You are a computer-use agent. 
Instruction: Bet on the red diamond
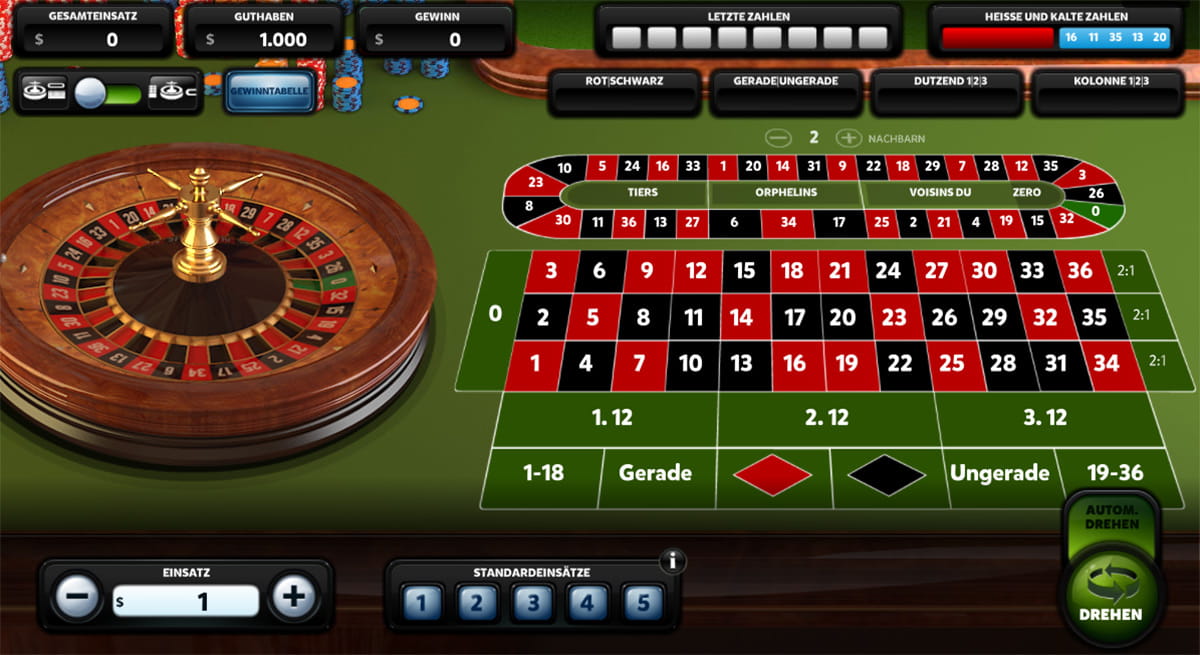[x=772, y=474]
